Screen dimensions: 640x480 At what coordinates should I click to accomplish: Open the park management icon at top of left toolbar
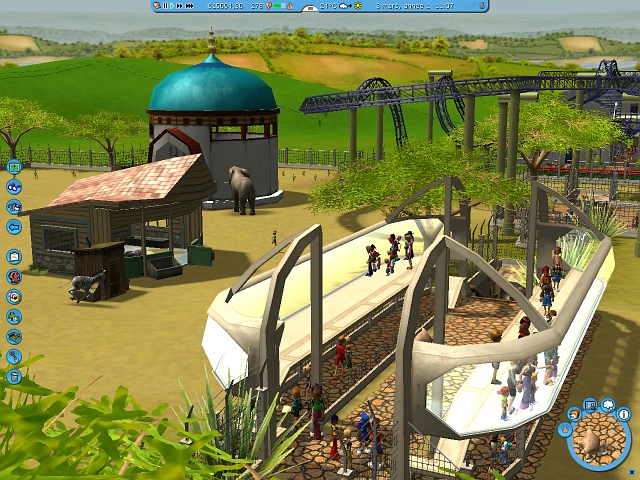(x=14, y=167)
